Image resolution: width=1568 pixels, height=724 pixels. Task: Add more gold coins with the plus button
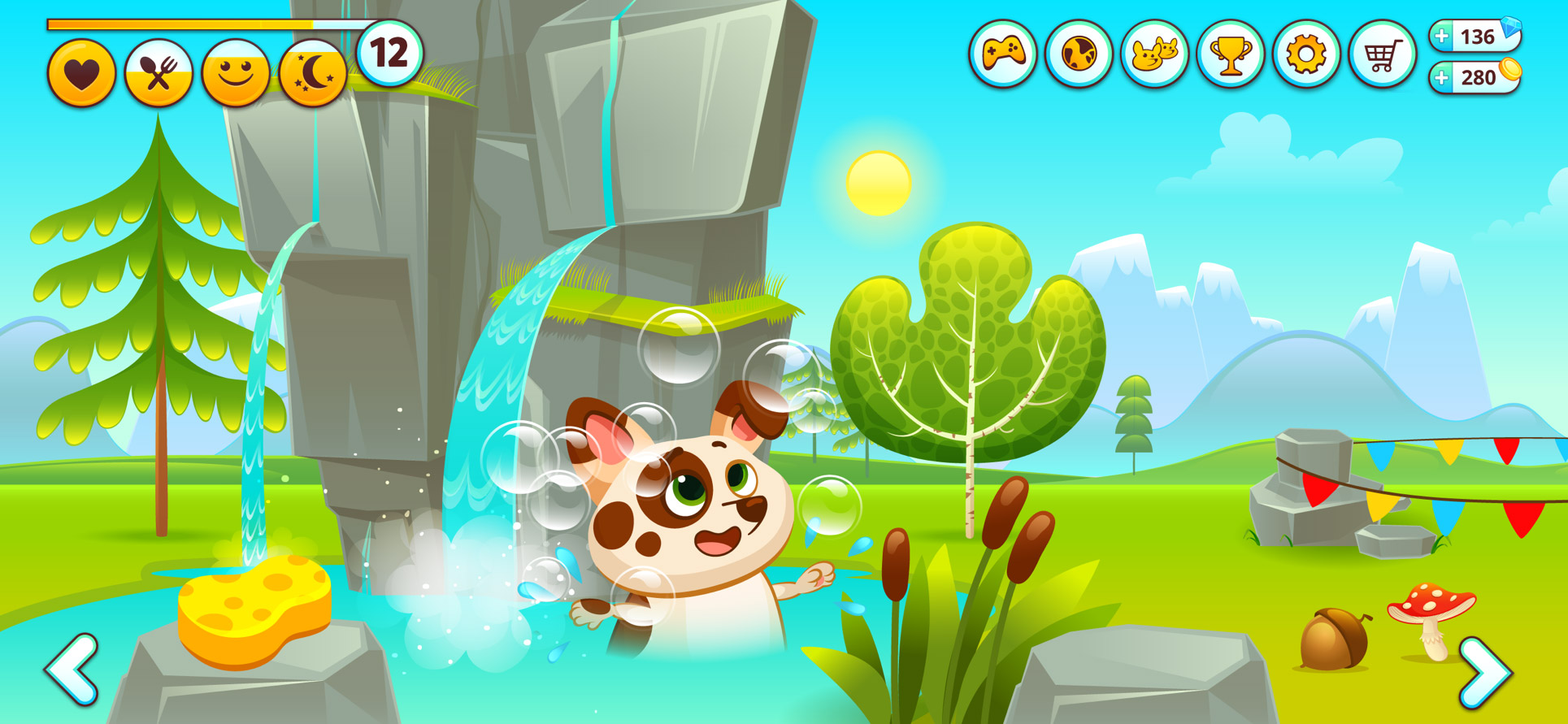(x=1442, y=78)
